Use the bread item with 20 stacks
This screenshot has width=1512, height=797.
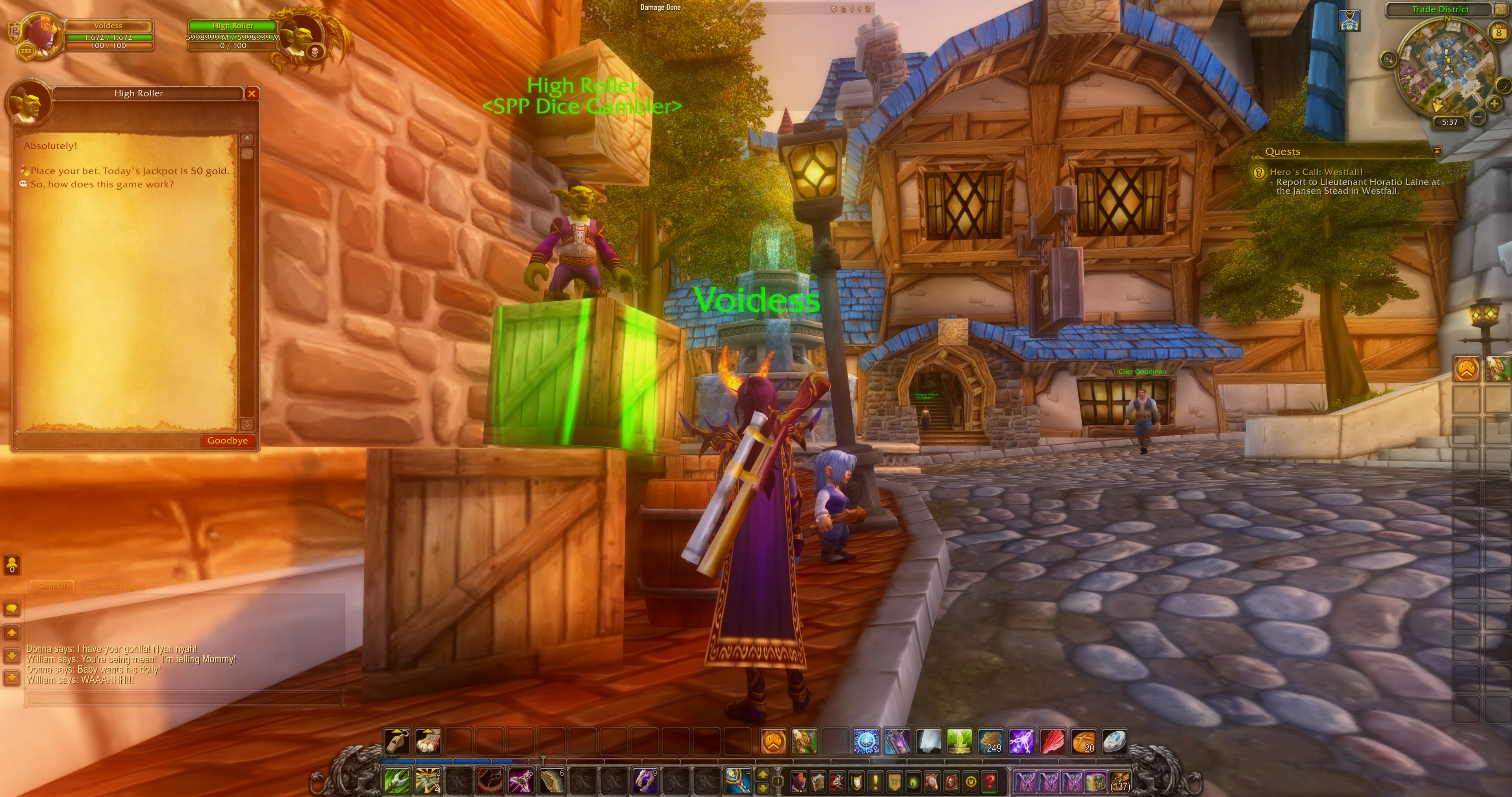[x=1083, y=741]
